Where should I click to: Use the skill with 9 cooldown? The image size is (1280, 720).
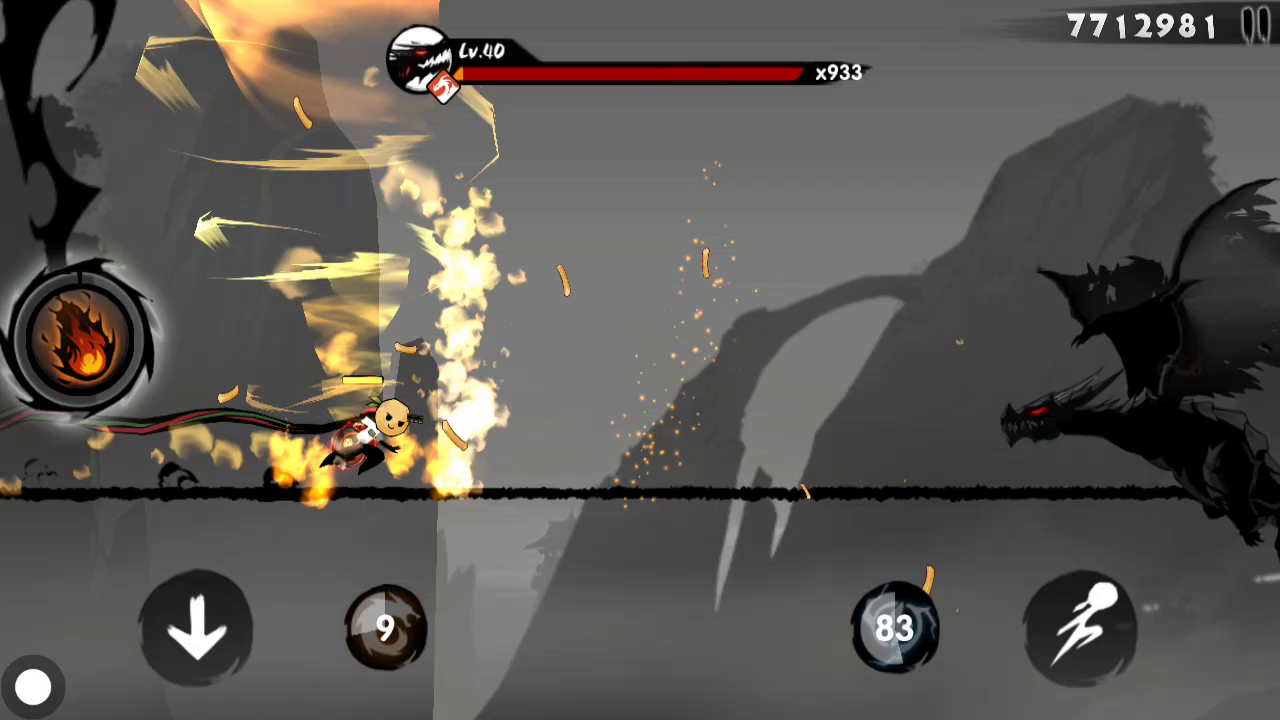click(386, 628)
